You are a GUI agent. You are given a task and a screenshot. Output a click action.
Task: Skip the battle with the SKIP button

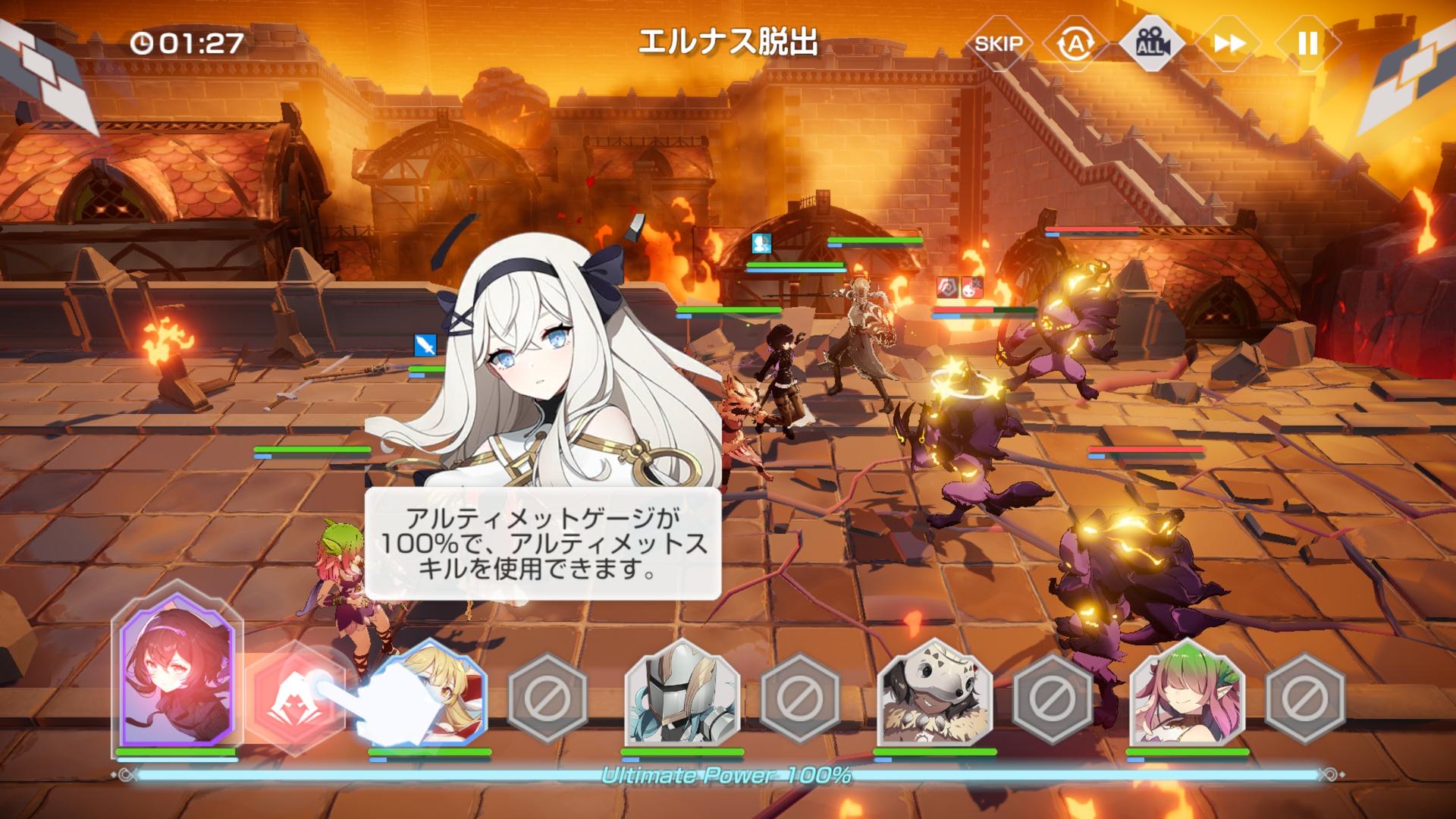click(x=998, y=44)
